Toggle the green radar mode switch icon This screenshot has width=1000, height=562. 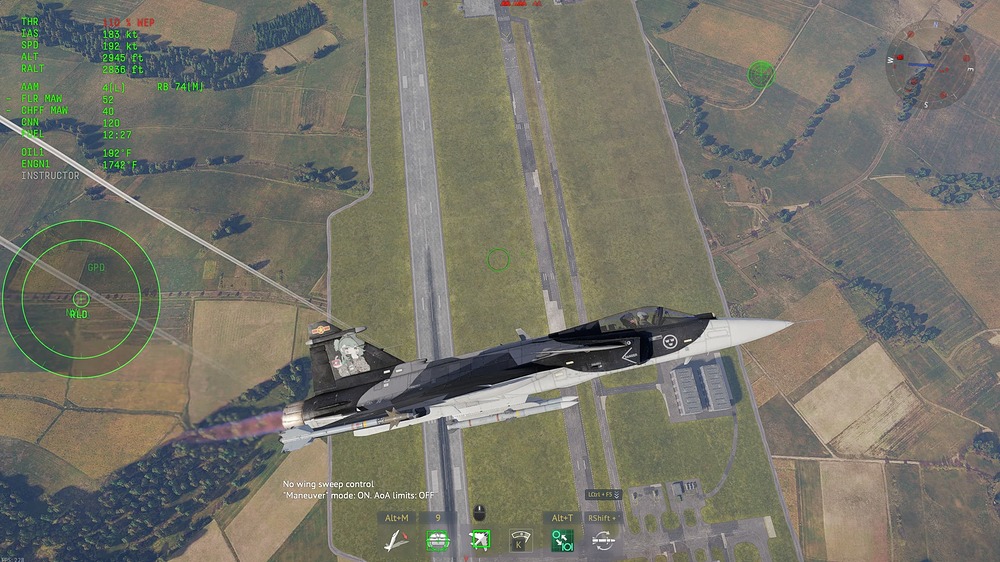pyautogui.click(x=562, y=541)
